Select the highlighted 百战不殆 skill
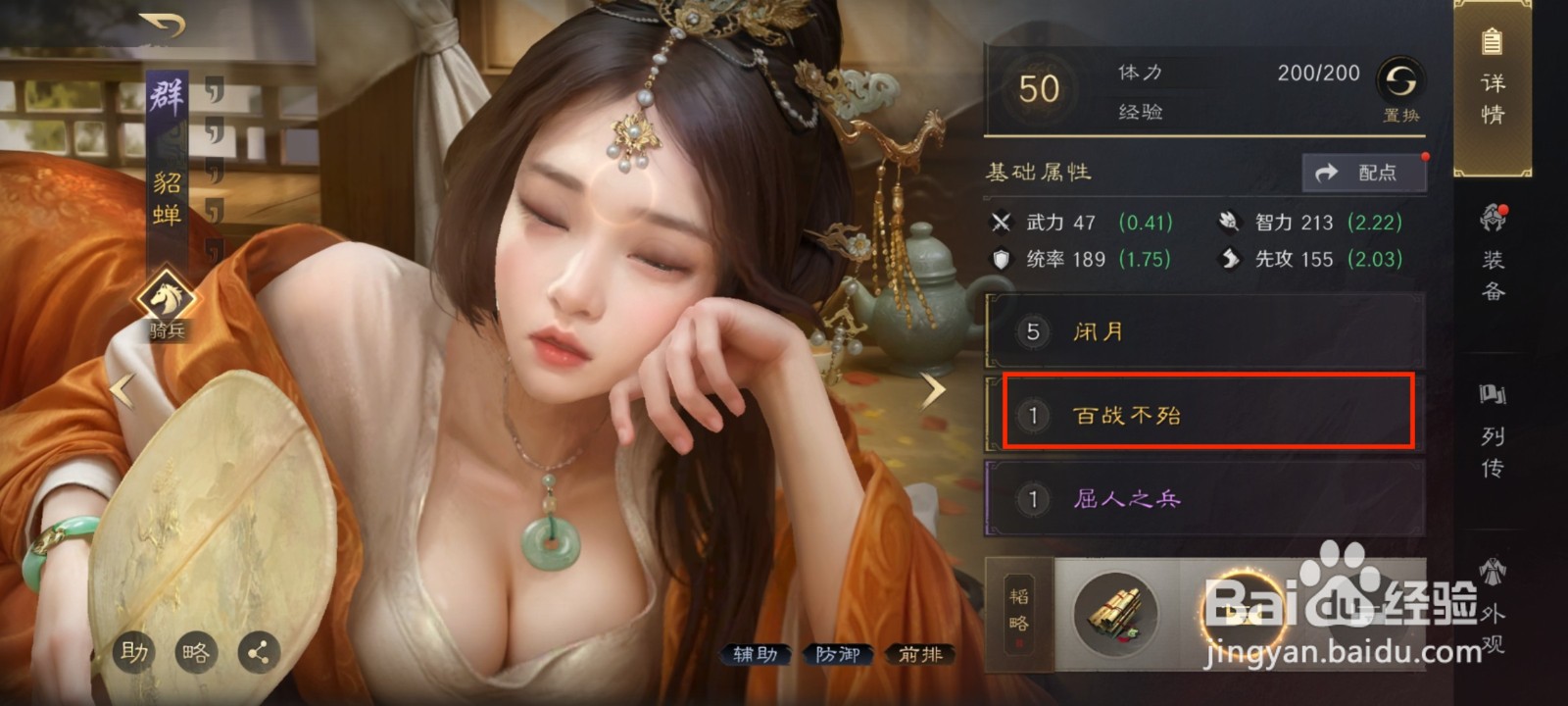The image size is (1568, 706). click(1203, 415)
